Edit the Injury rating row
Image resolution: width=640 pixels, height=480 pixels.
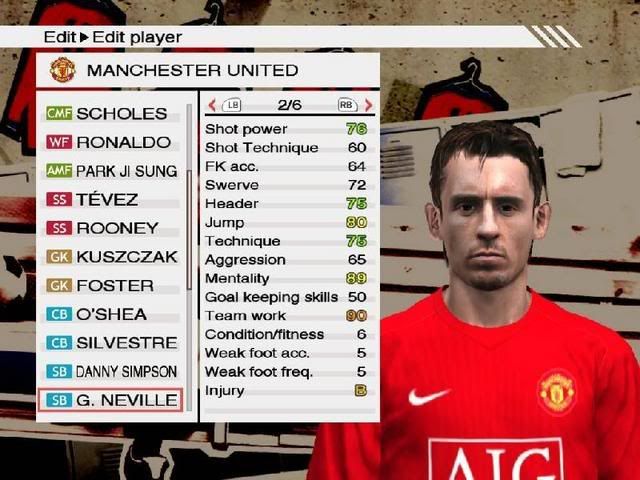pyautogui.click(x=286, y=391)
